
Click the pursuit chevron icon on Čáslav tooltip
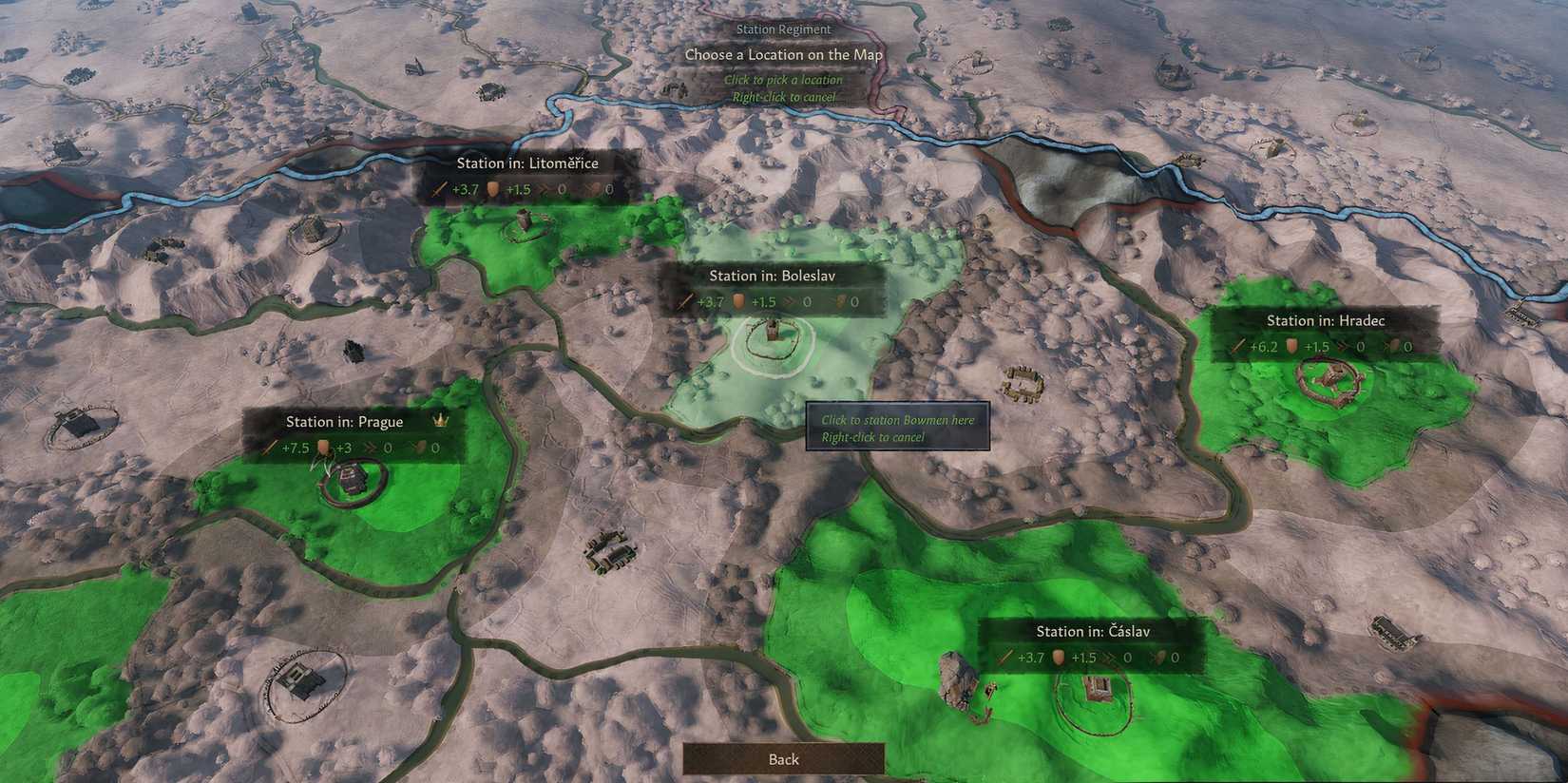pos(1109,657)
